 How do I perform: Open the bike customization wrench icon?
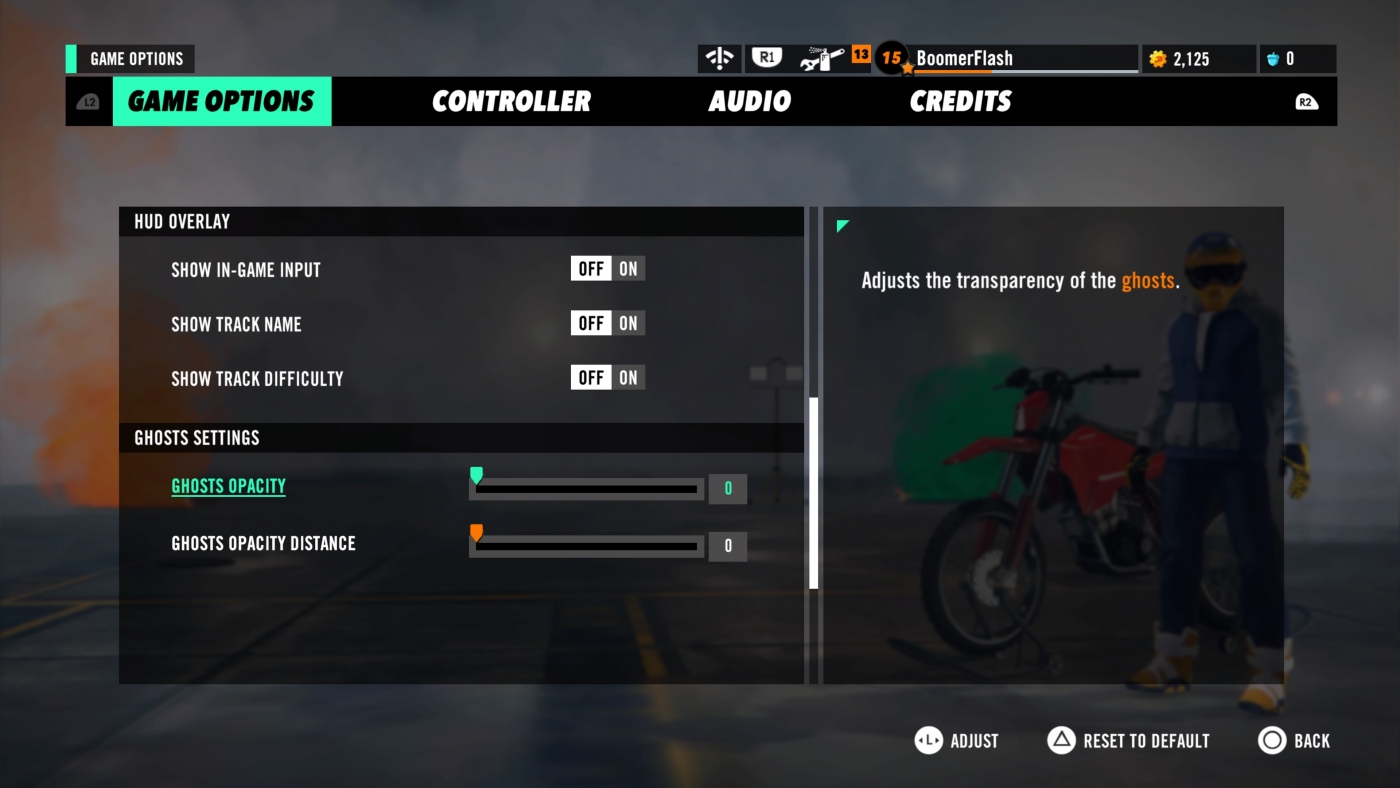pos(820,57)
